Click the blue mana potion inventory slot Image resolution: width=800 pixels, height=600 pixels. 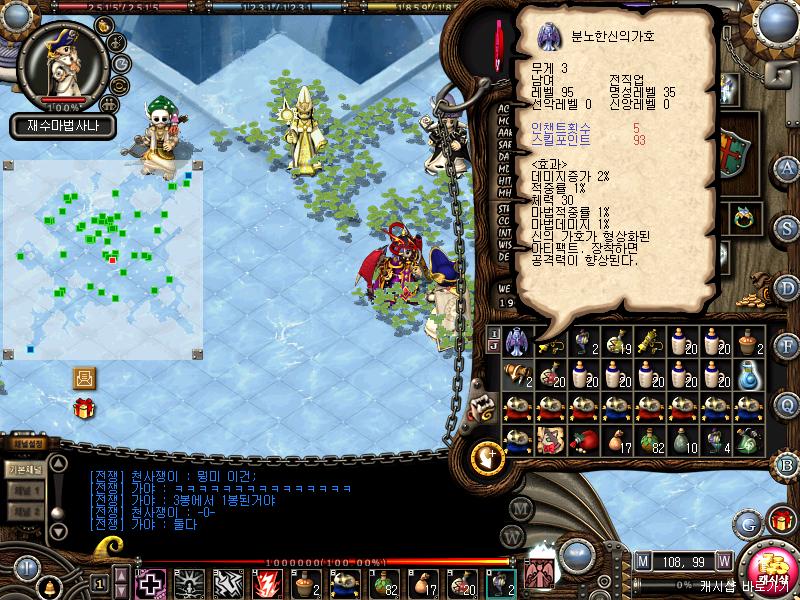point(748,374)
